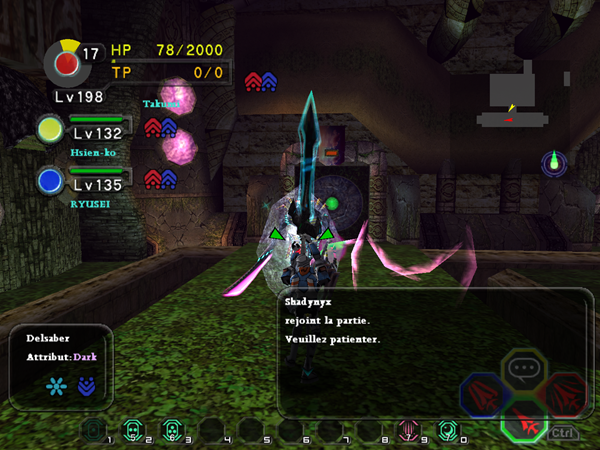Click the Delsaber target info panel
Screen dimensions: 600x450
[61, 366]
